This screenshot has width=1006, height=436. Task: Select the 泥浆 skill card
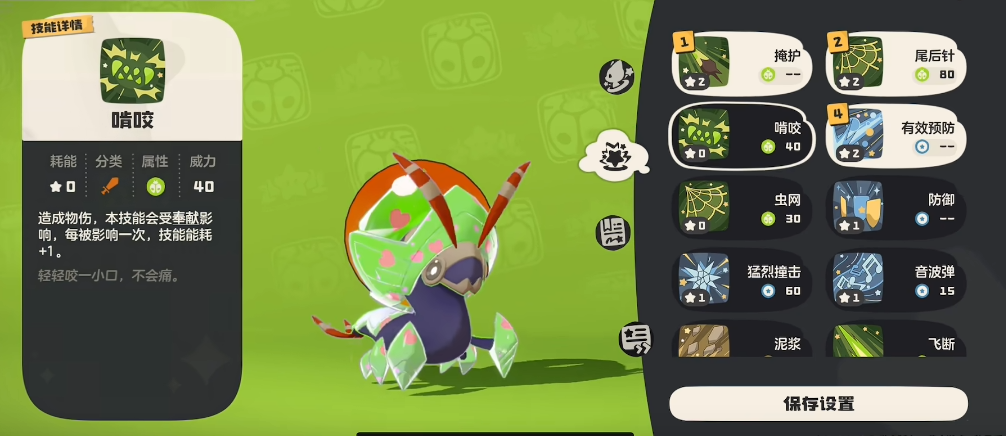point(741,340)
